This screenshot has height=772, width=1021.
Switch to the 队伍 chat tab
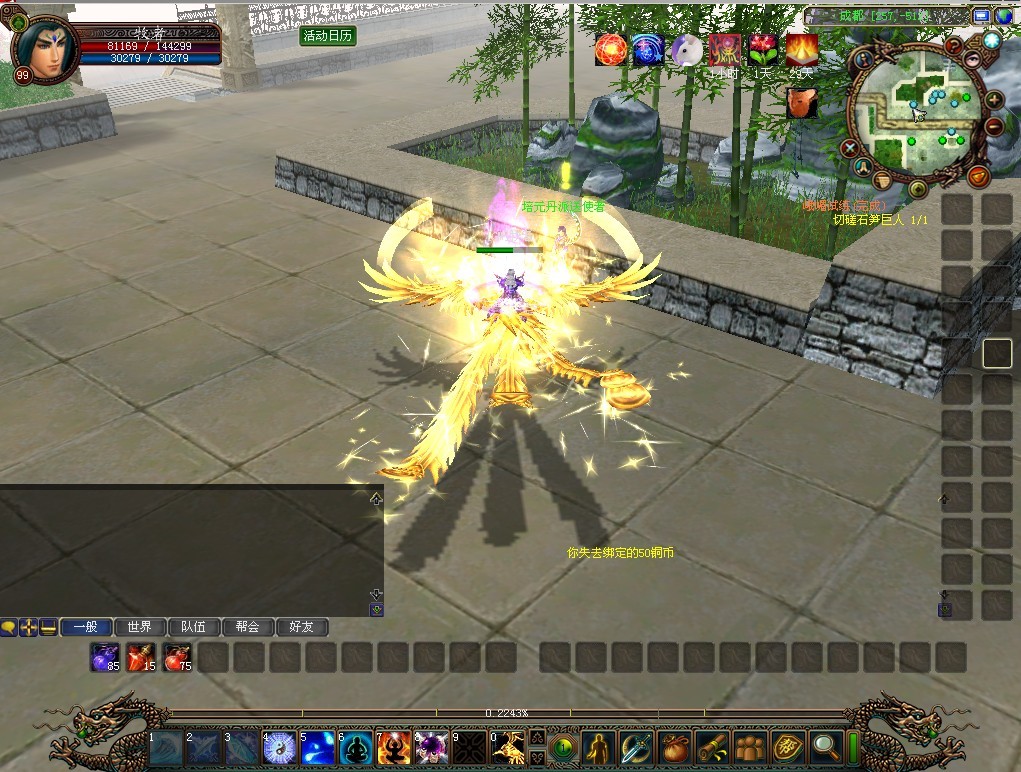click(x=193, y=627)
